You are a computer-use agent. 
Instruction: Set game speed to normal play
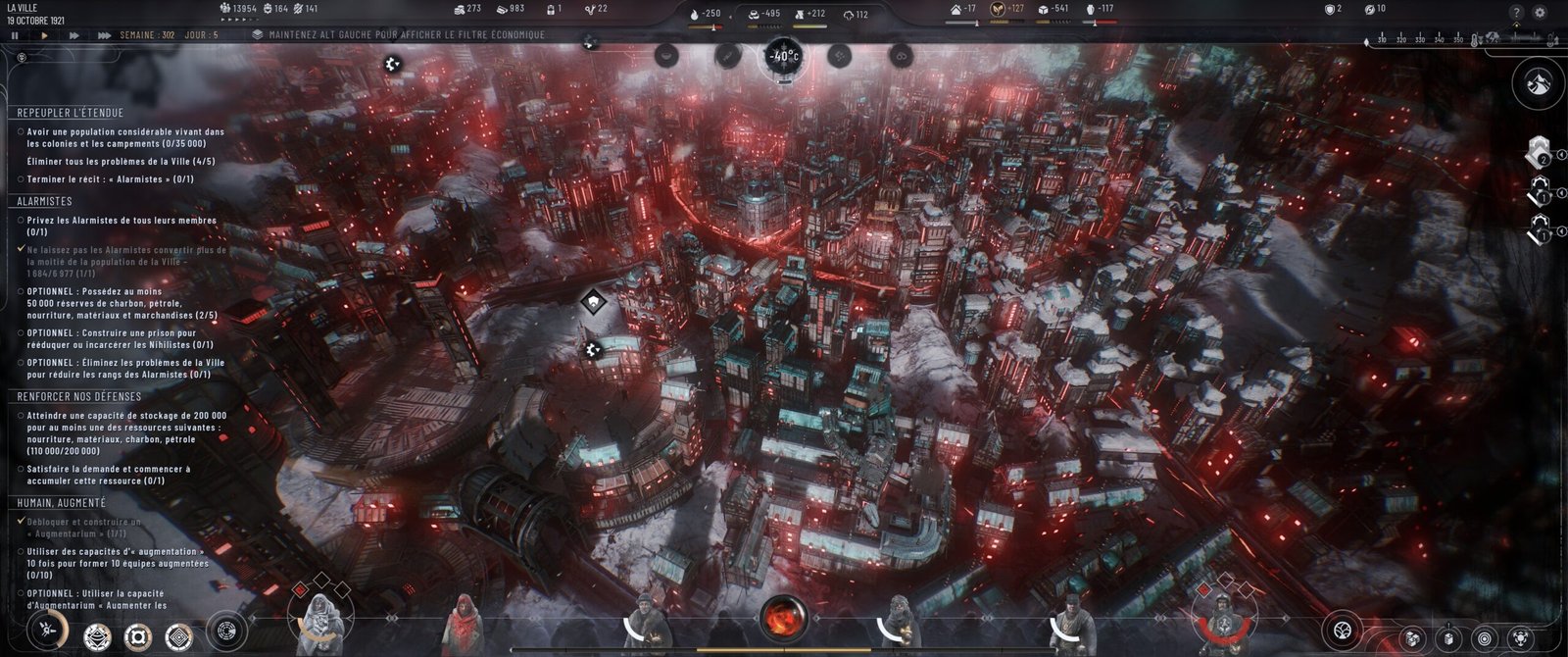click(44, 35)
